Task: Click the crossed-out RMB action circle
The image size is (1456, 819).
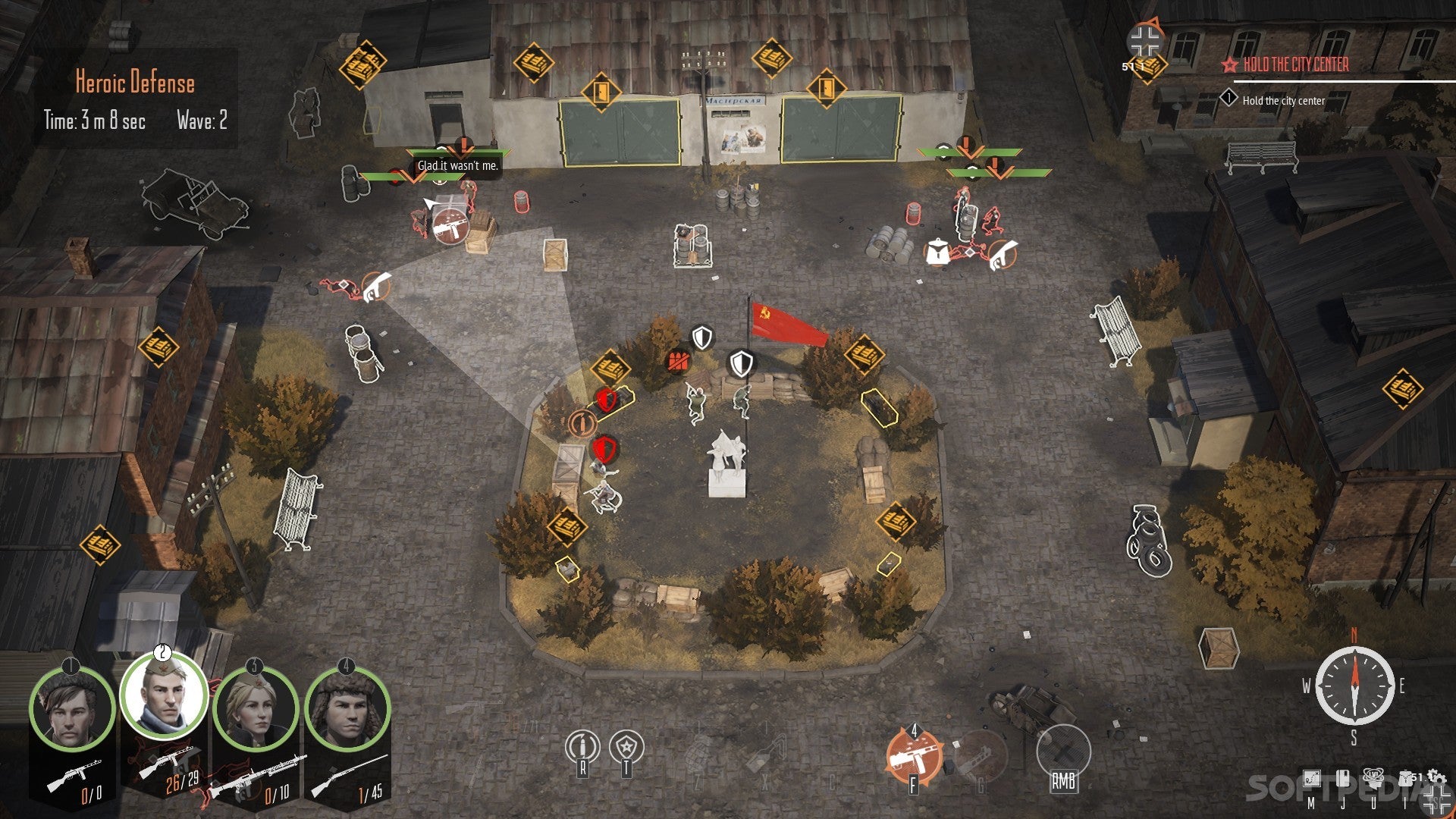Action: 1062,752
